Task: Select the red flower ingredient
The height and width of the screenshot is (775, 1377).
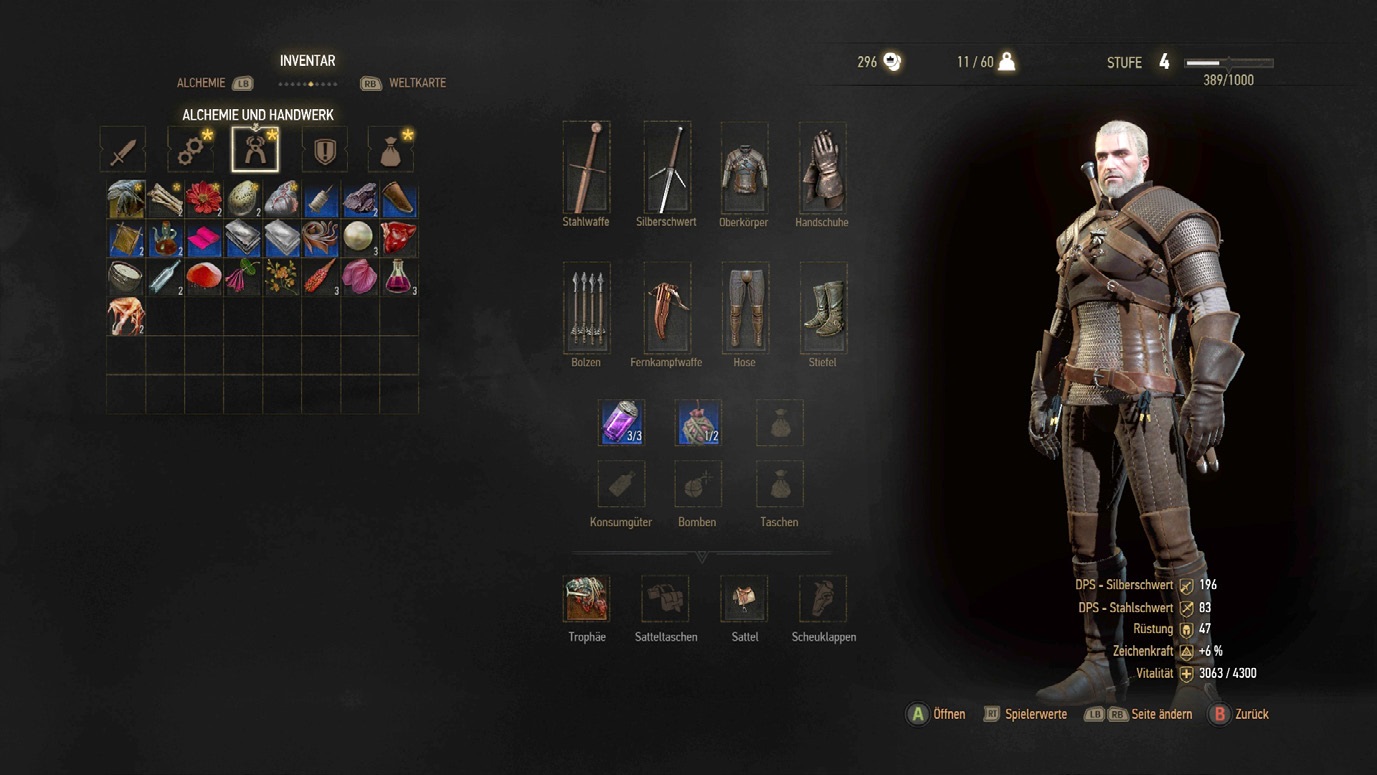Action: point(204,199)
